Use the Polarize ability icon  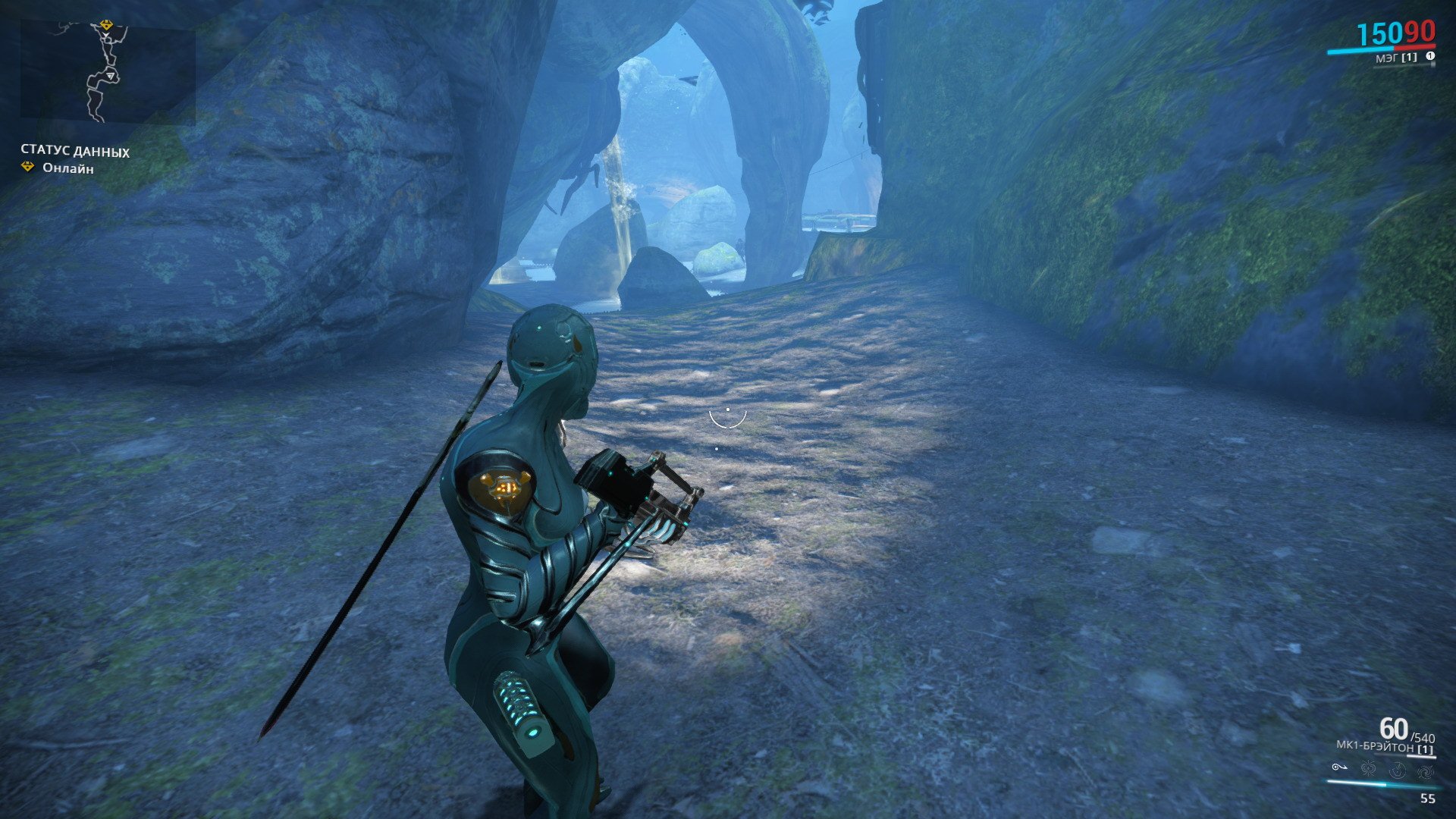pos(1397,770)
